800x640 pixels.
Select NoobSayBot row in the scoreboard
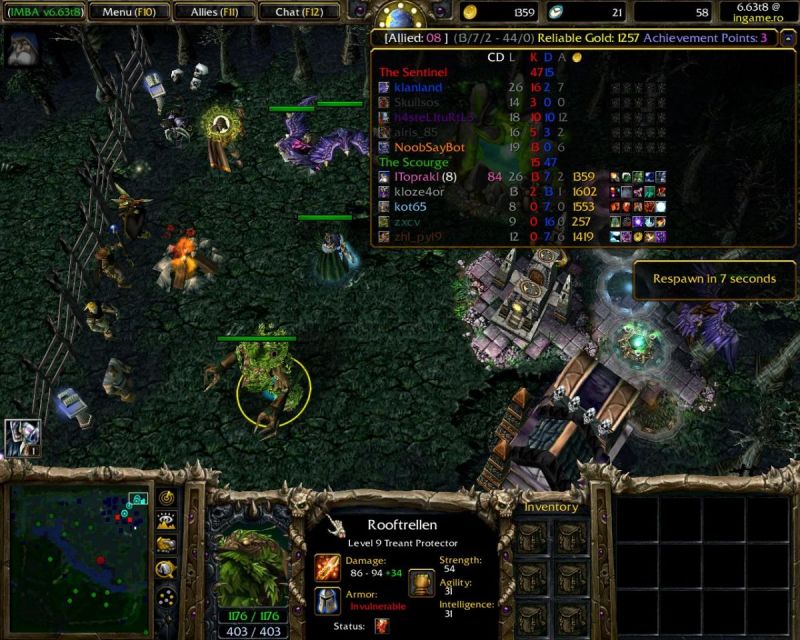(429, 147)
